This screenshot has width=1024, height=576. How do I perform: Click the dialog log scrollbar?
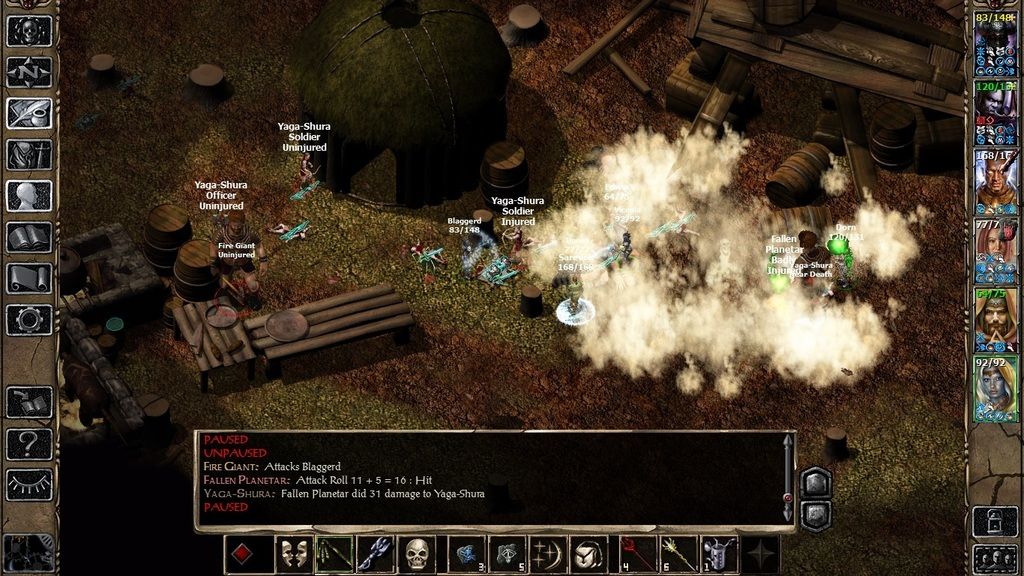tap(788, 479)
